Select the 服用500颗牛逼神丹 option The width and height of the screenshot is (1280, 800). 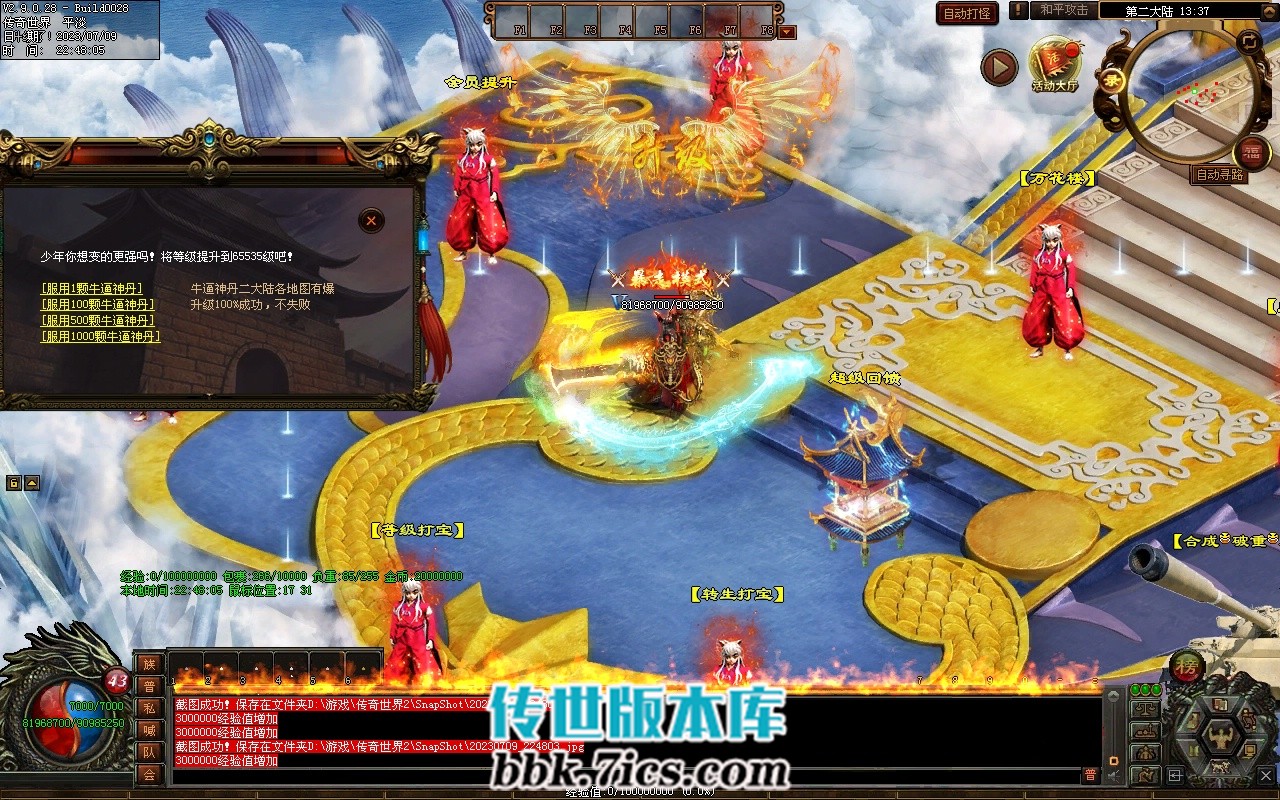[x=97, y=321]
